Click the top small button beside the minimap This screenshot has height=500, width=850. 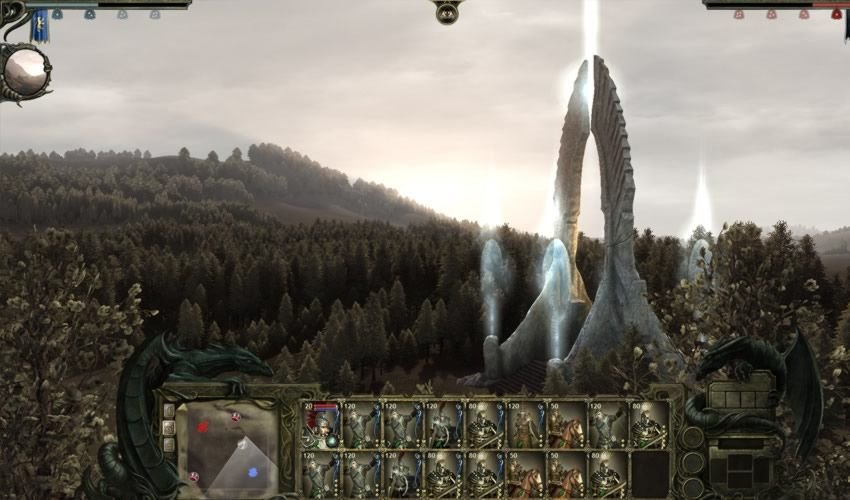pyautogui.click(x=169, y=410)
